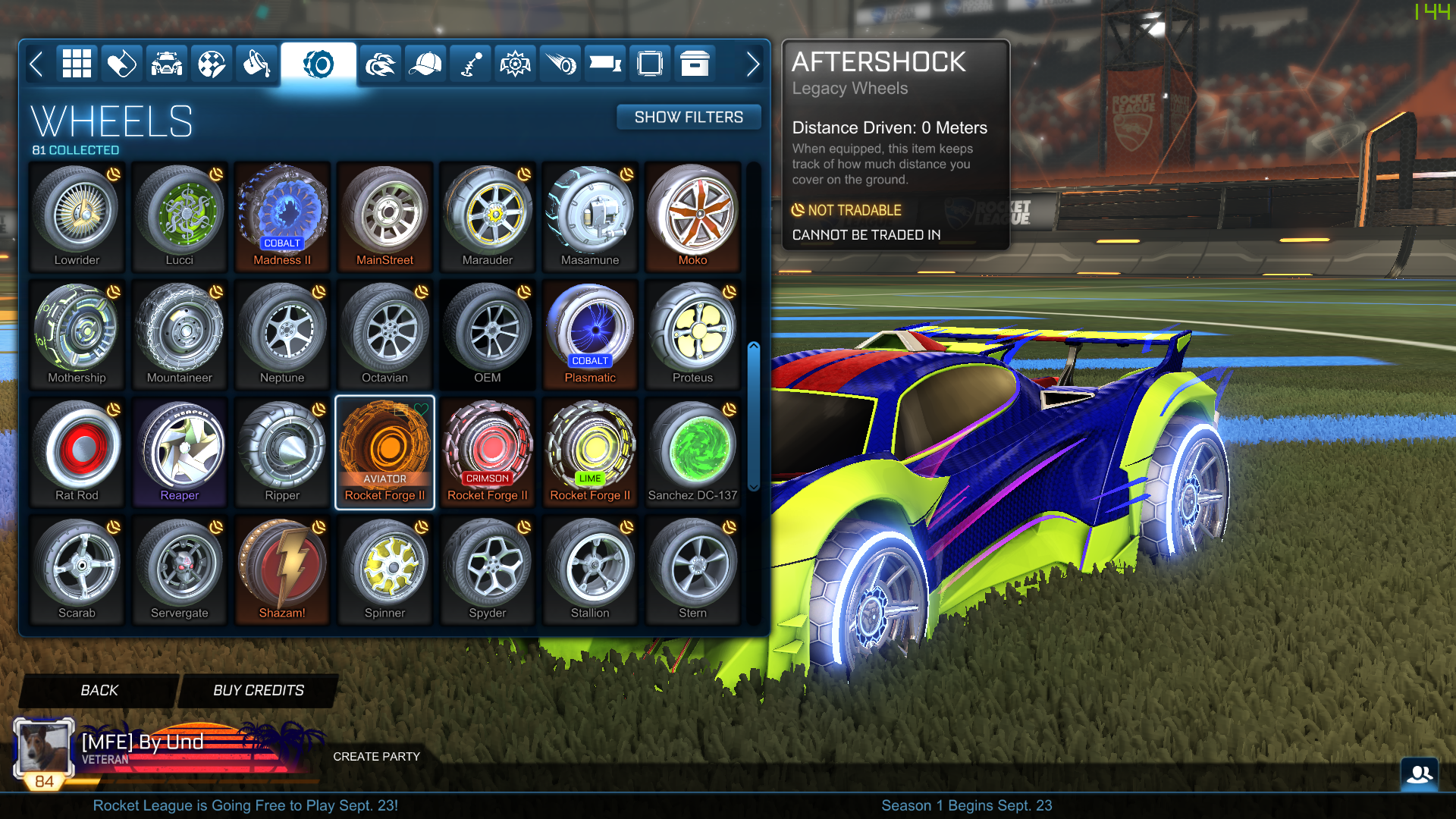The height and width of the screenshot is (819, 1456).
Task: Open the Show Filters panel
Action: point(689,117)
